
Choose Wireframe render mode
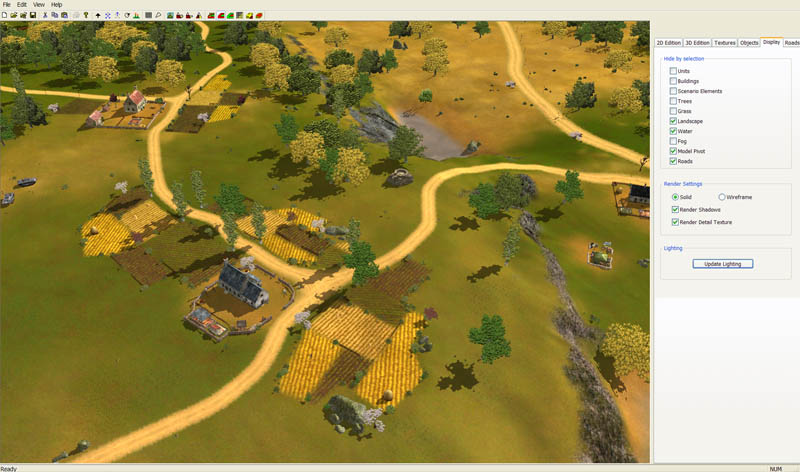[x=722, y=197]
